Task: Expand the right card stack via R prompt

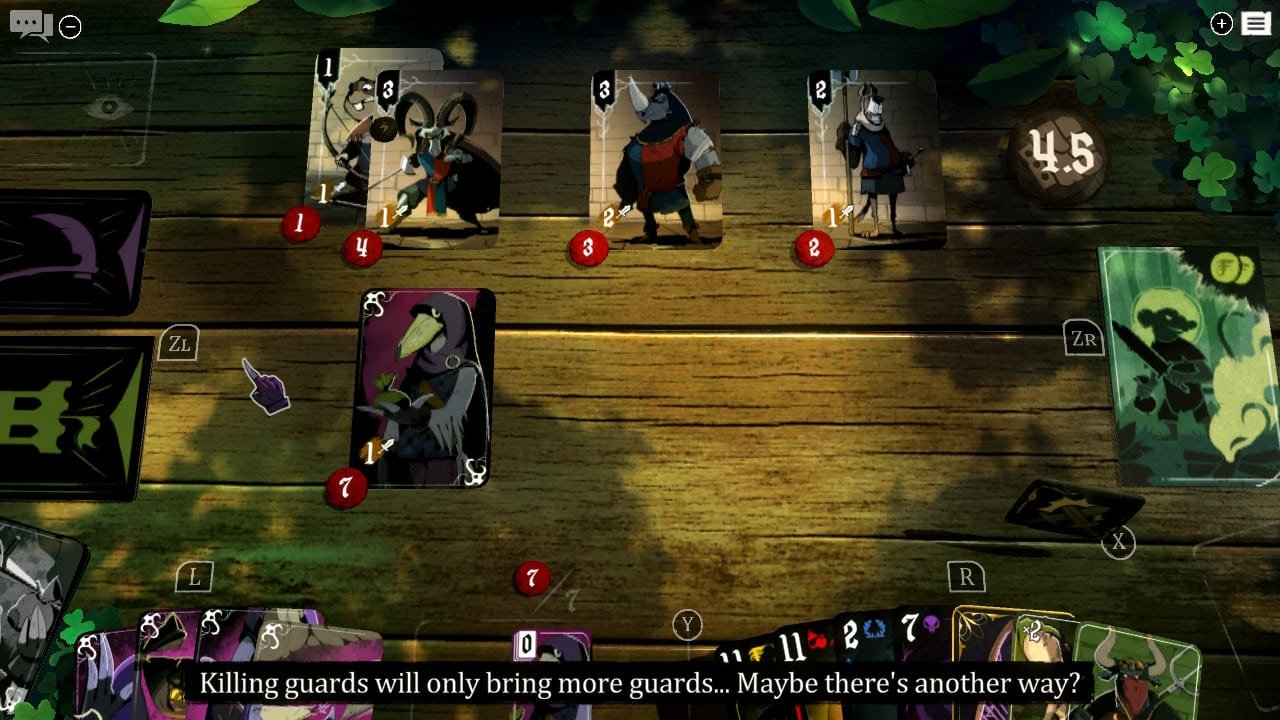Action: click(x=966, y=576)
